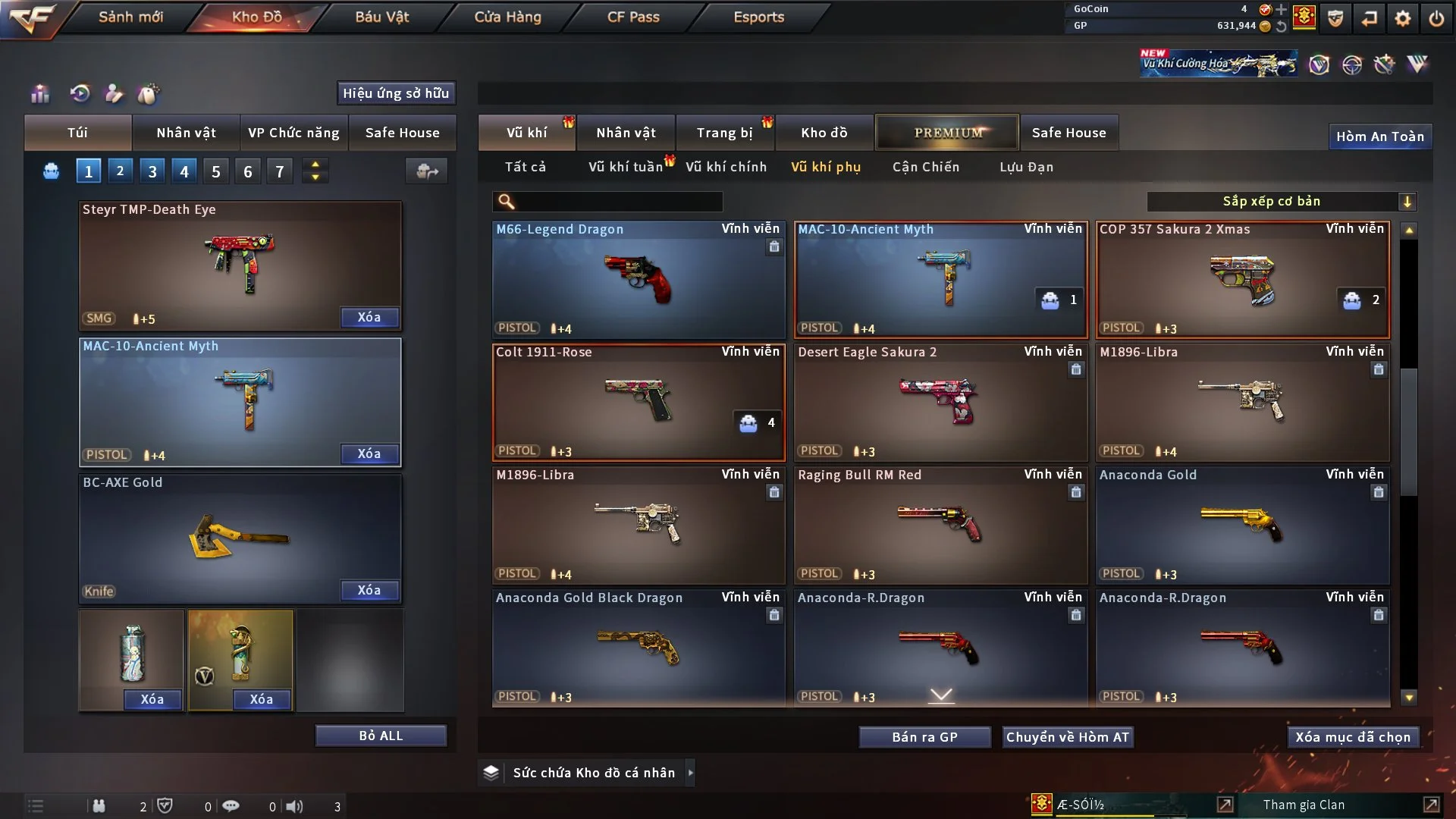Image resolution: width=1456 pixels, height=819 pixels.
Task: Show Vũ khí chính weapons
Action: click(x=726, y=167)
